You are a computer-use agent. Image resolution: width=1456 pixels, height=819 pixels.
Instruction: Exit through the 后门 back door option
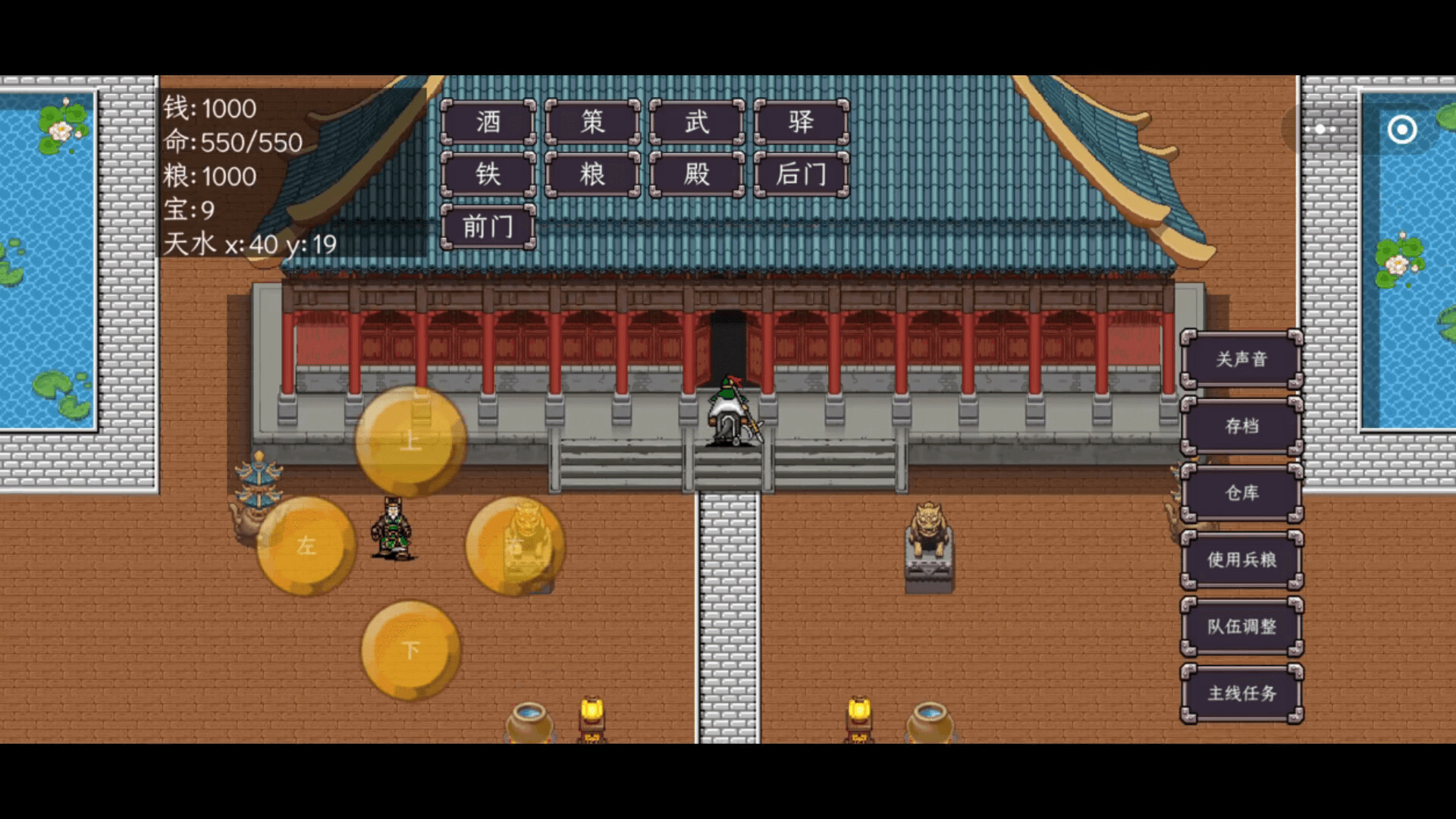799,174
